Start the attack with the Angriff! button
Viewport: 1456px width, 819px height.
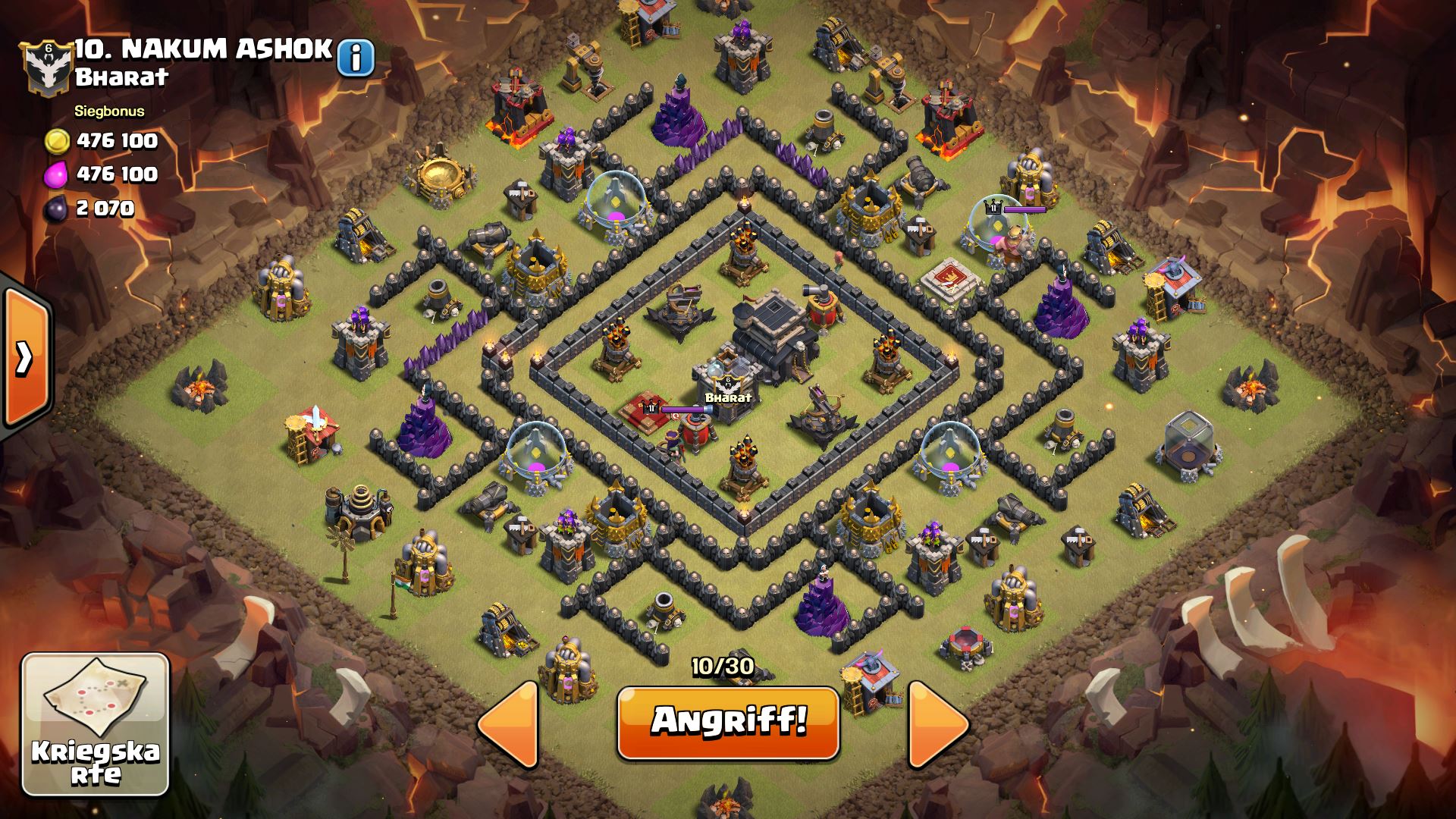728,722
